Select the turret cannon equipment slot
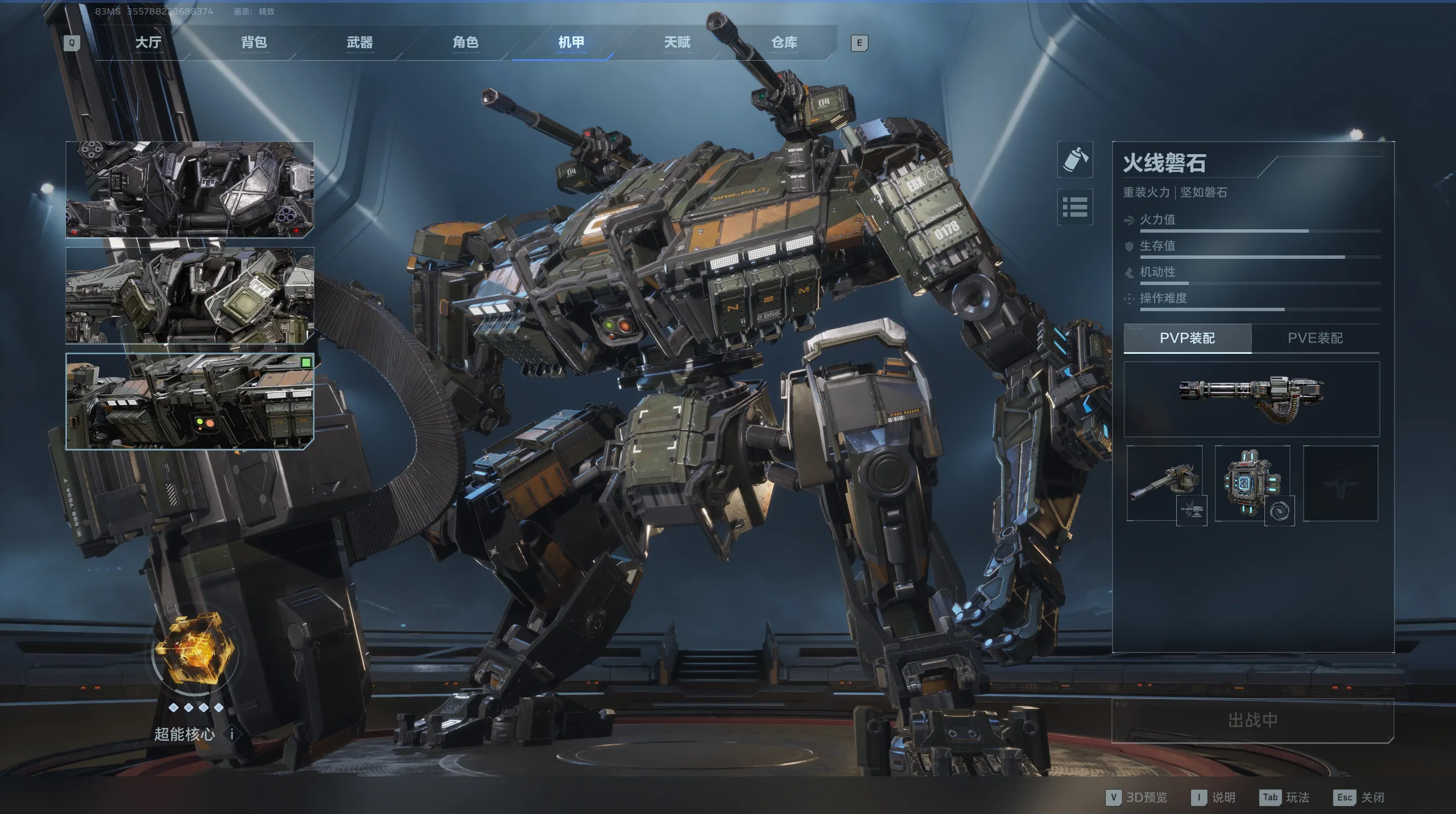Image resolution: width=1456 pixels, height=814 pixels. click(x=1164, y=484)
